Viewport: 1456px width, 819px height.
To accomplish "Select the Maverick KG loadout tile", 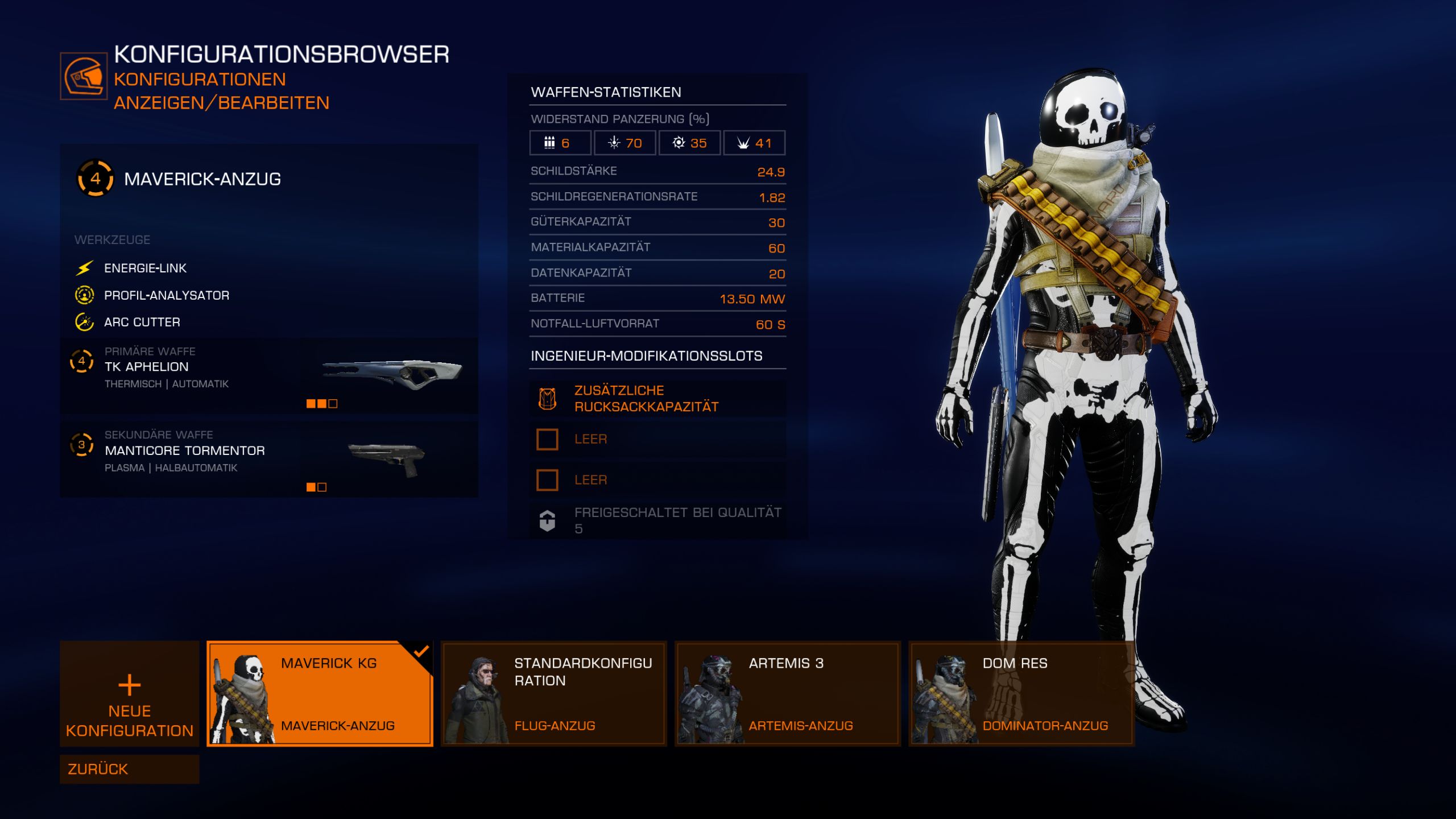I will [320, 693].
